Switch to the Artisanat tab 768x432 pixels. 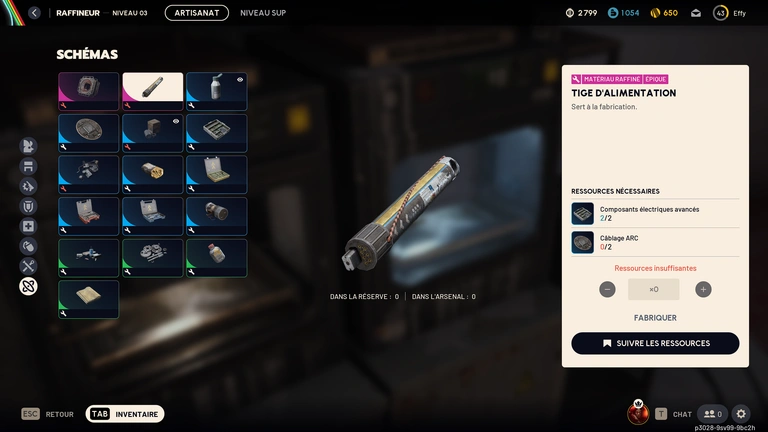coord(196,13)
